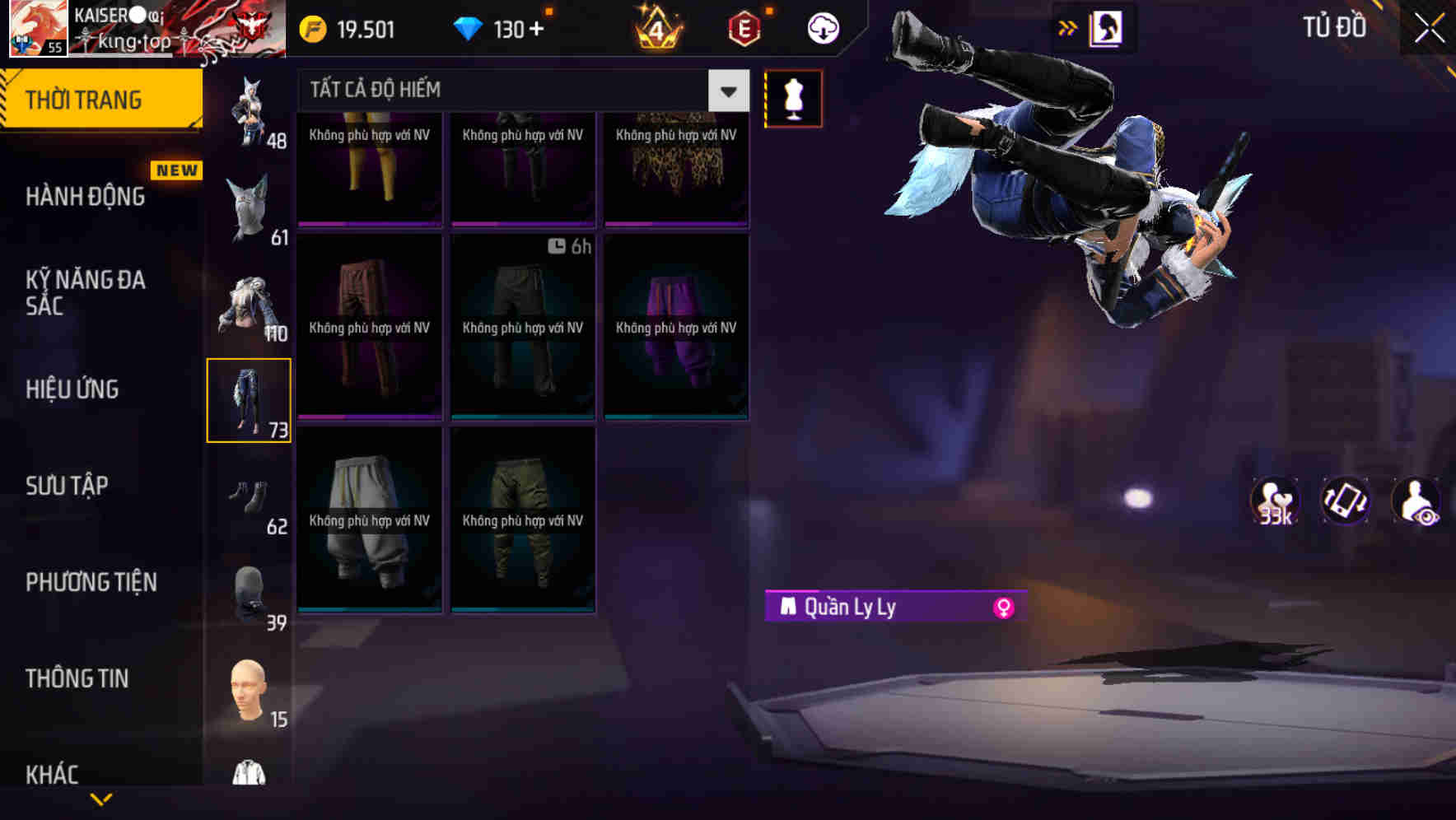Select the white pants thumbnail in the grid
This screenshot has width=1456, height=820.
[370, 519]
